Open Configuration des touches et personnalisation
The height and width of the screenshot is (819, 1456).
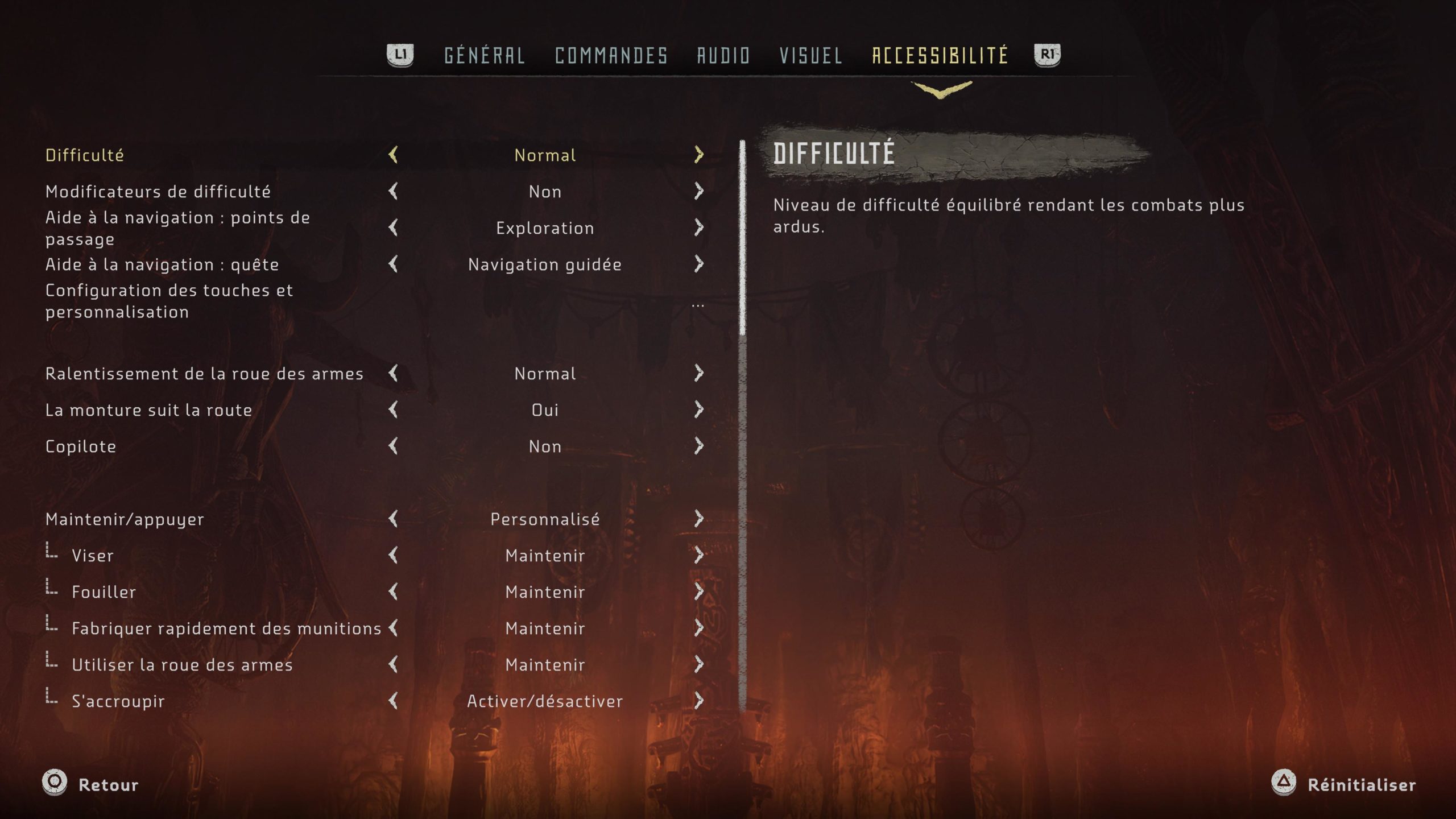(169, 301)
